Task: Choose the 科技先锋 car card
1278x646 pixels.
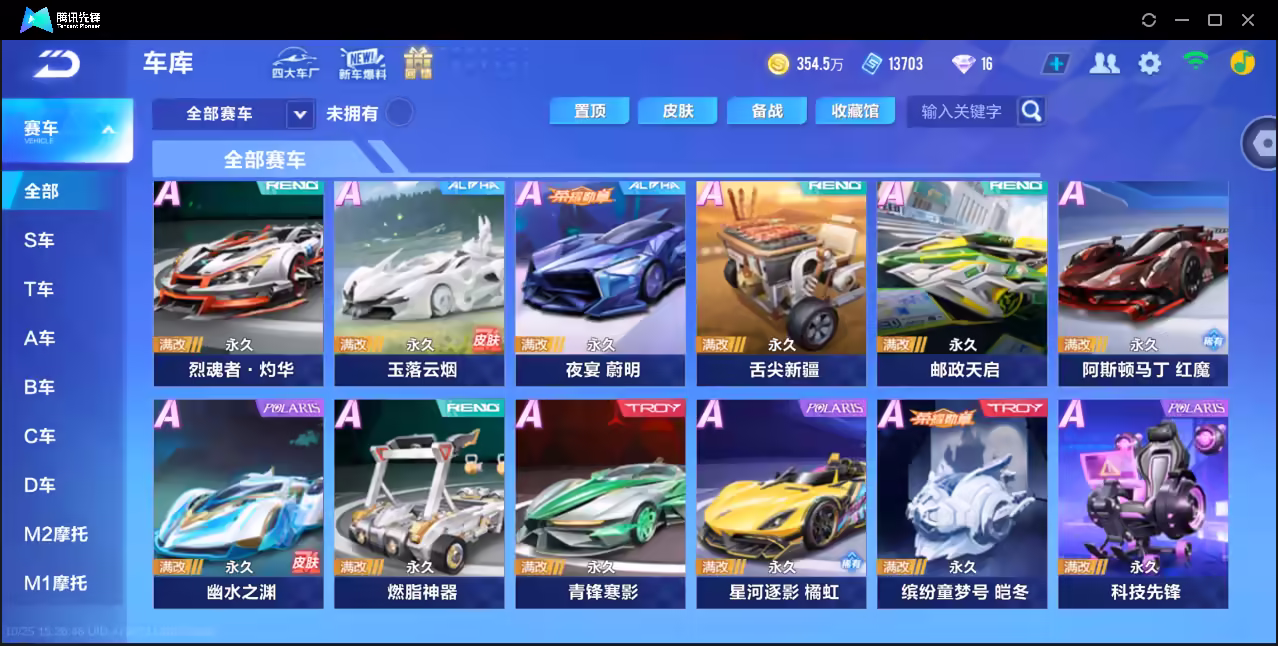Action: (1143, 504)
